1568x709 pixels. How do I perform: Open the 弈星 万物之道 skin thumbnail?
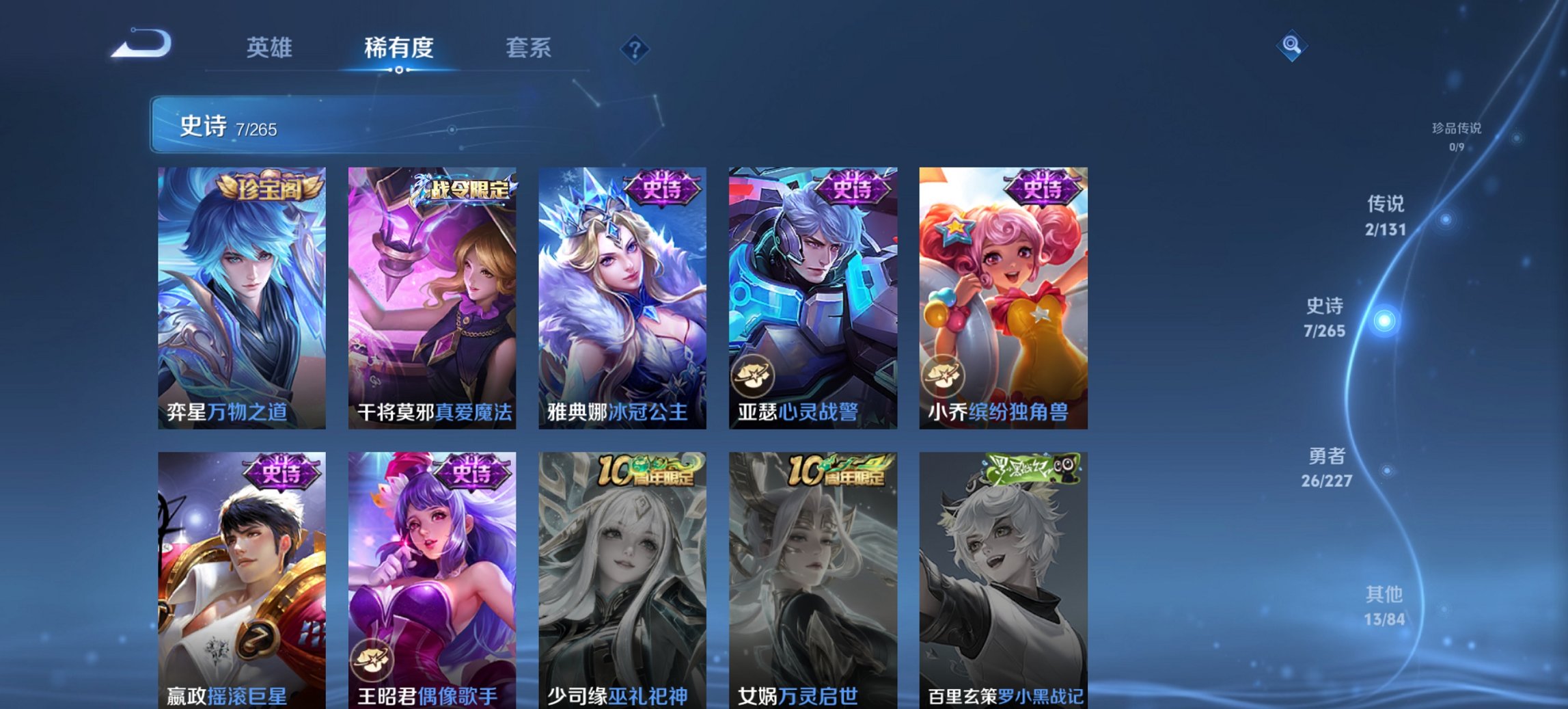[240, 294]
